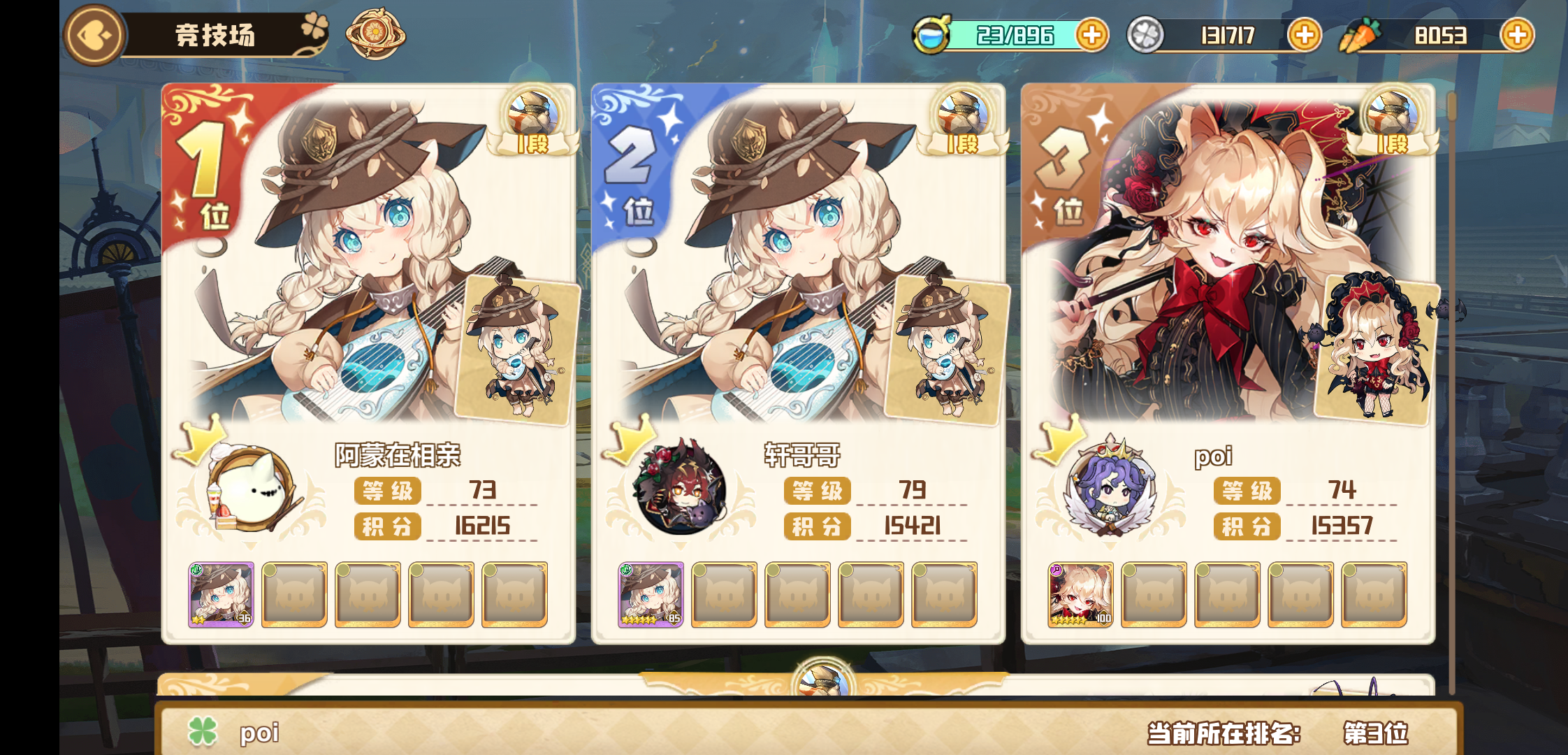1568x755 pixels.
Task: Tap the level 85 unit on 轩哥哥's lineup
Action: 648,594
